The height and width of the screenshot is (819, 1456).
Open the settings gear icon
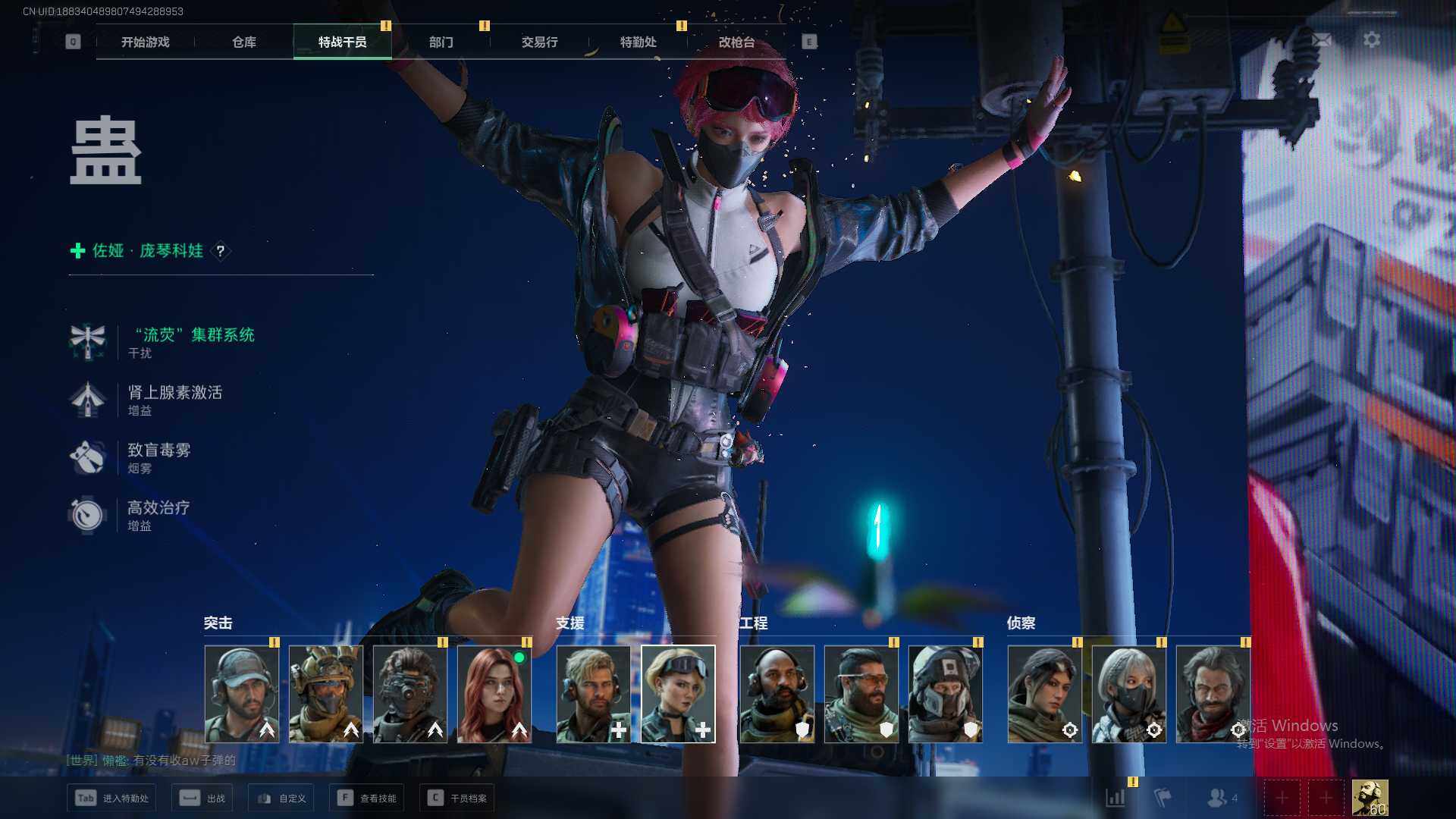(x=1372, y=39)
